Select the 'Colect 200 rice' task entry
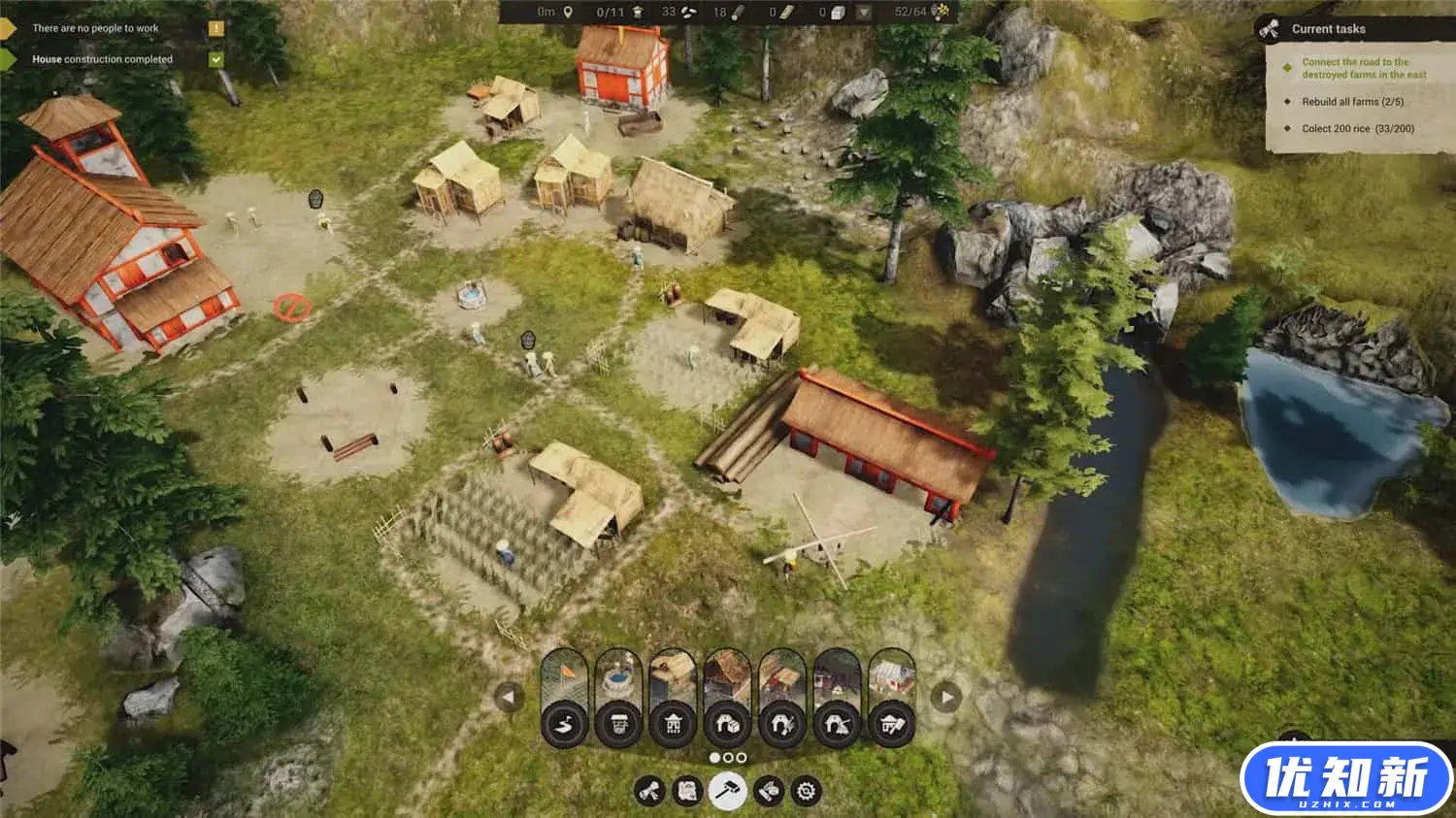The width and height of the screenshot is (1456, 818). pyautogui.click(x=1357, y=128)
